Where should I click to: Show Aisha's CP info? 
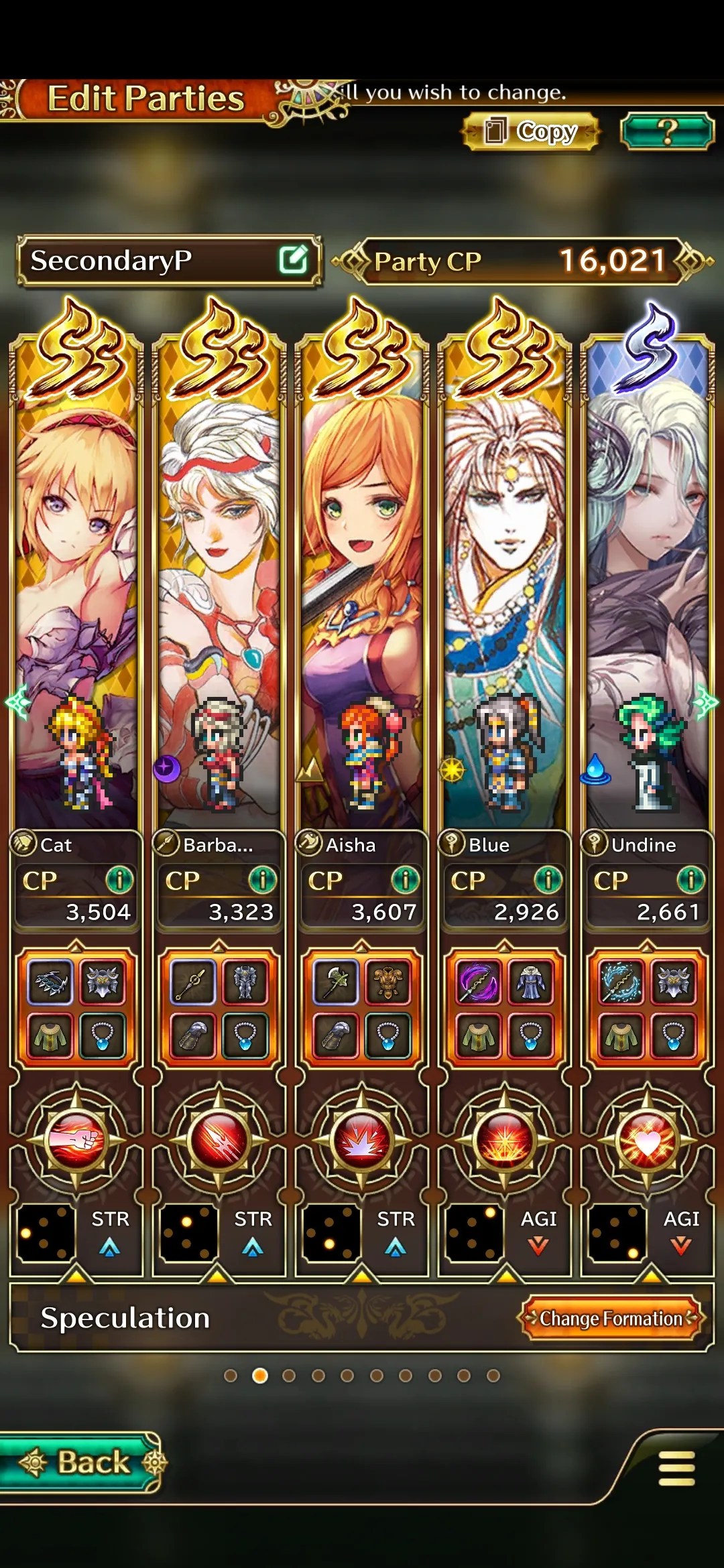pos(405,880)
